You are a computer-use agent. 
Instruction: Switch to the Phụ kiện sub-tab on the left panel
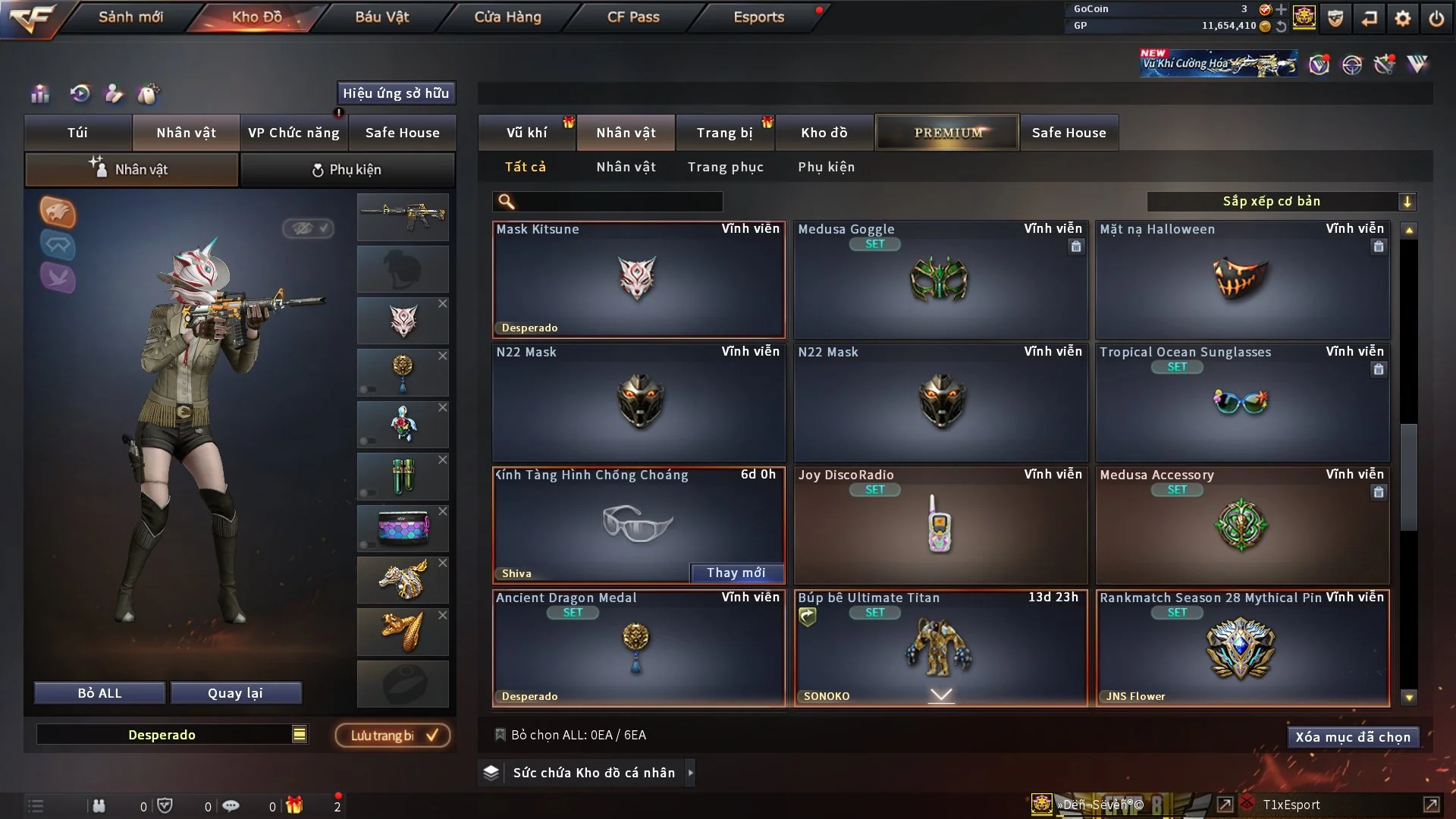[x=347, y=170]
